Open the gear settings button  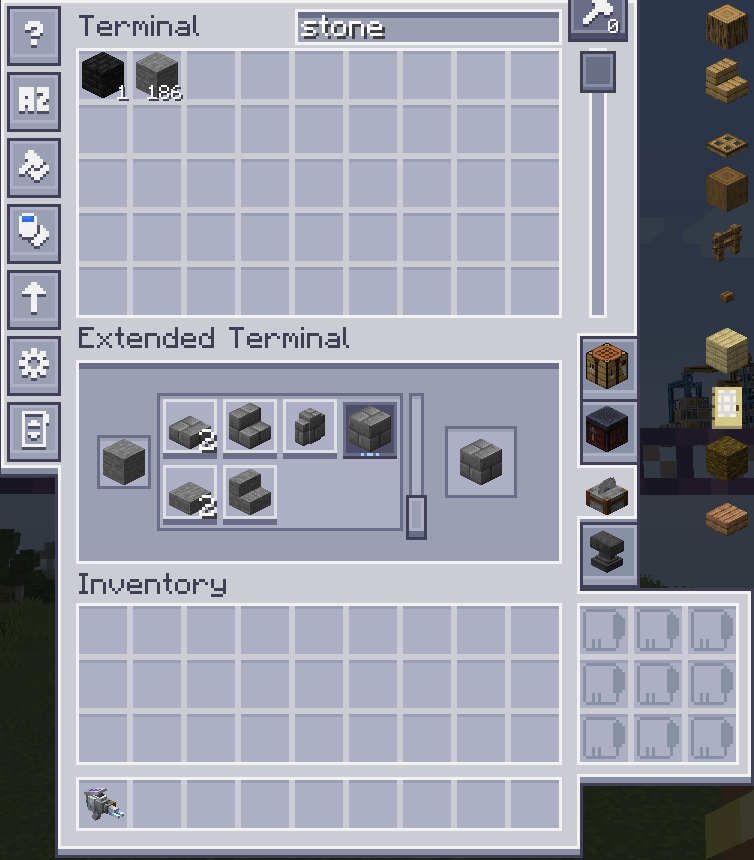click(34, 365)
